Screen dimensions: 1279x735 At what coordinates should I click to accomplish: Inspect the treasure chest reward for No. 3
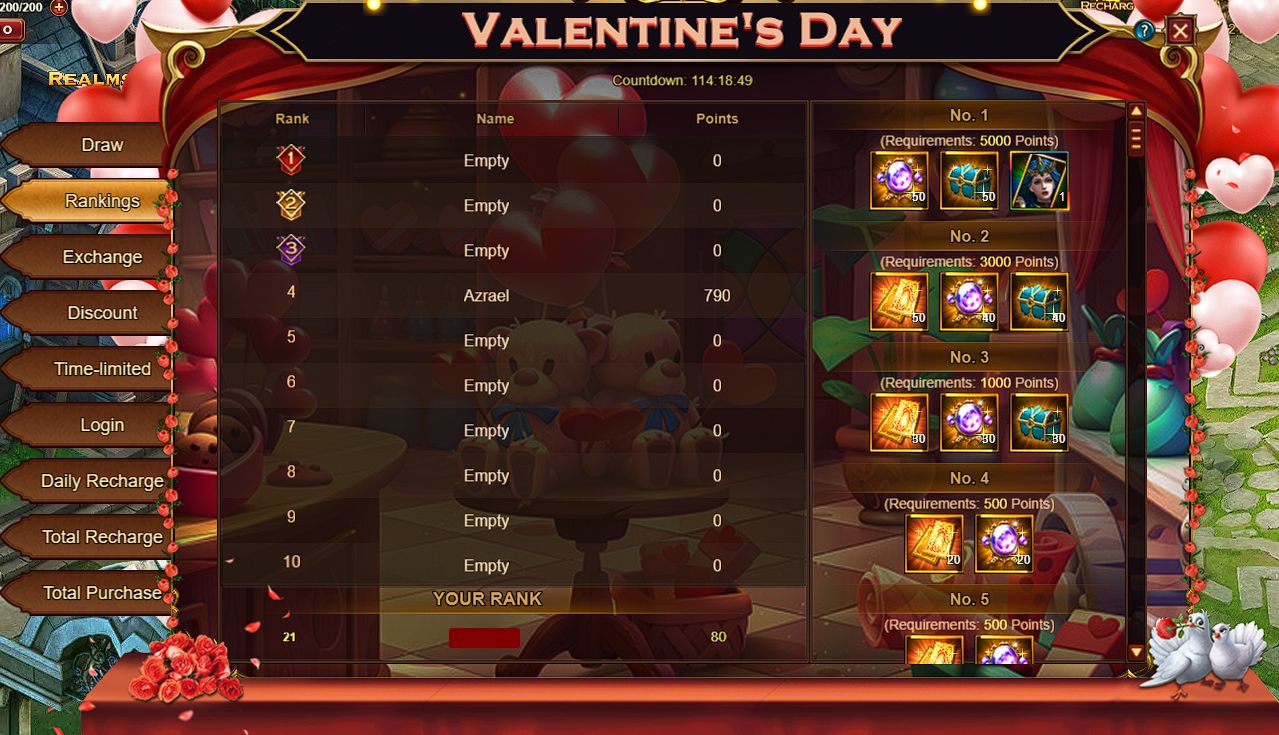(x=1039, y=423)
